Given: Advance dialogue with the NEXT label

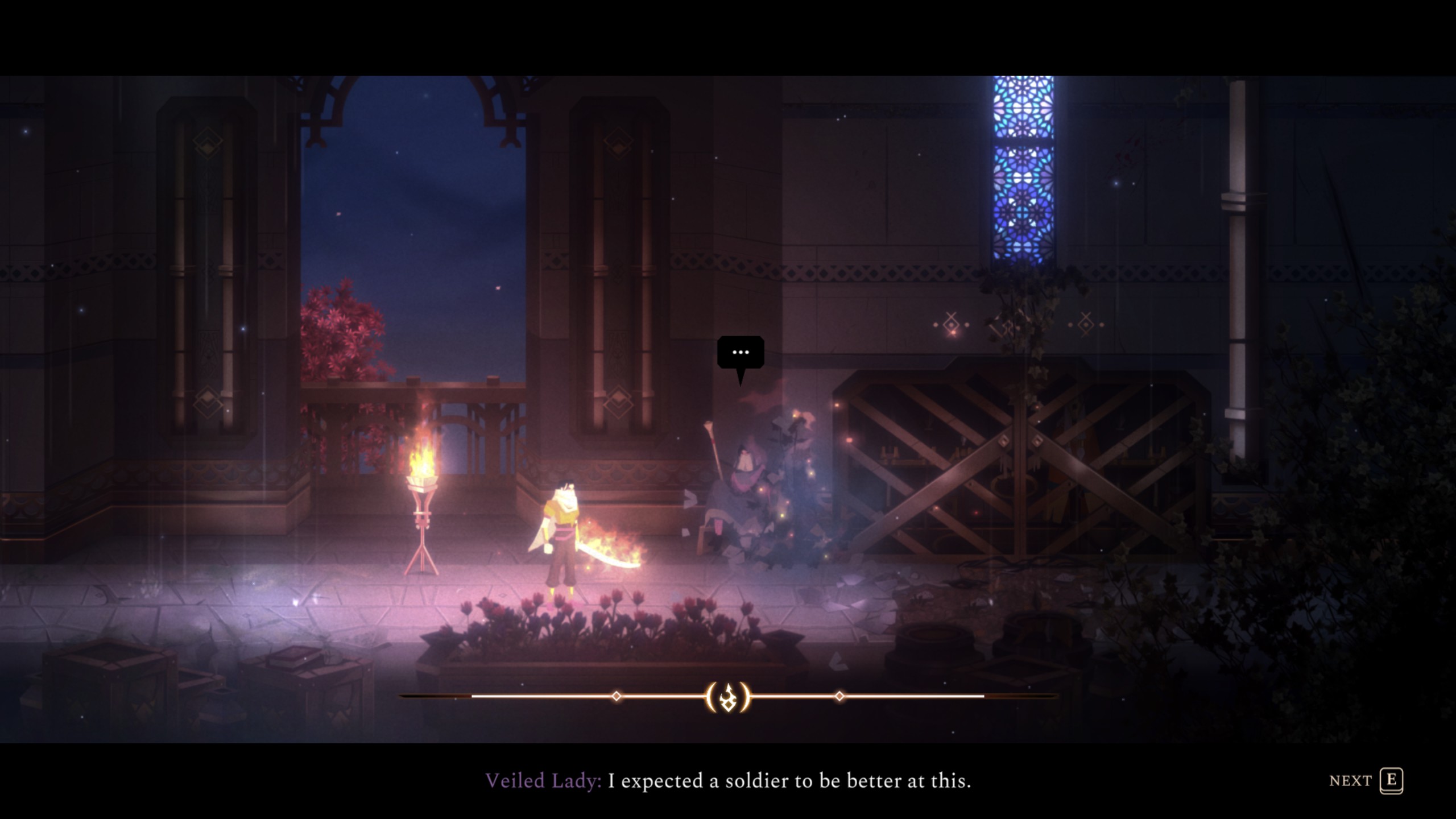Looking at the screenshot, I should tap(1350, 781).
